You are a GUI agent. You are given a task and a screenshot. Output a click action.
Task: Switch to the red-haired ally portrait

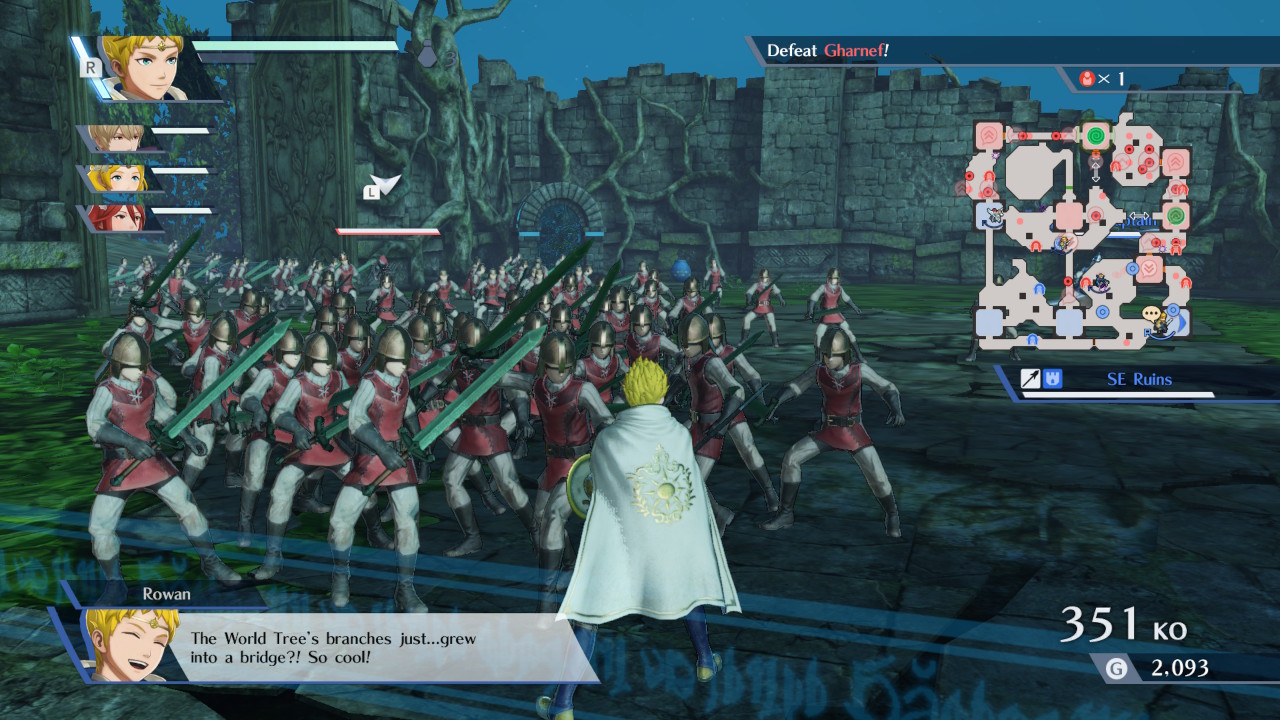pyautogui.click(x=117, y=217)
